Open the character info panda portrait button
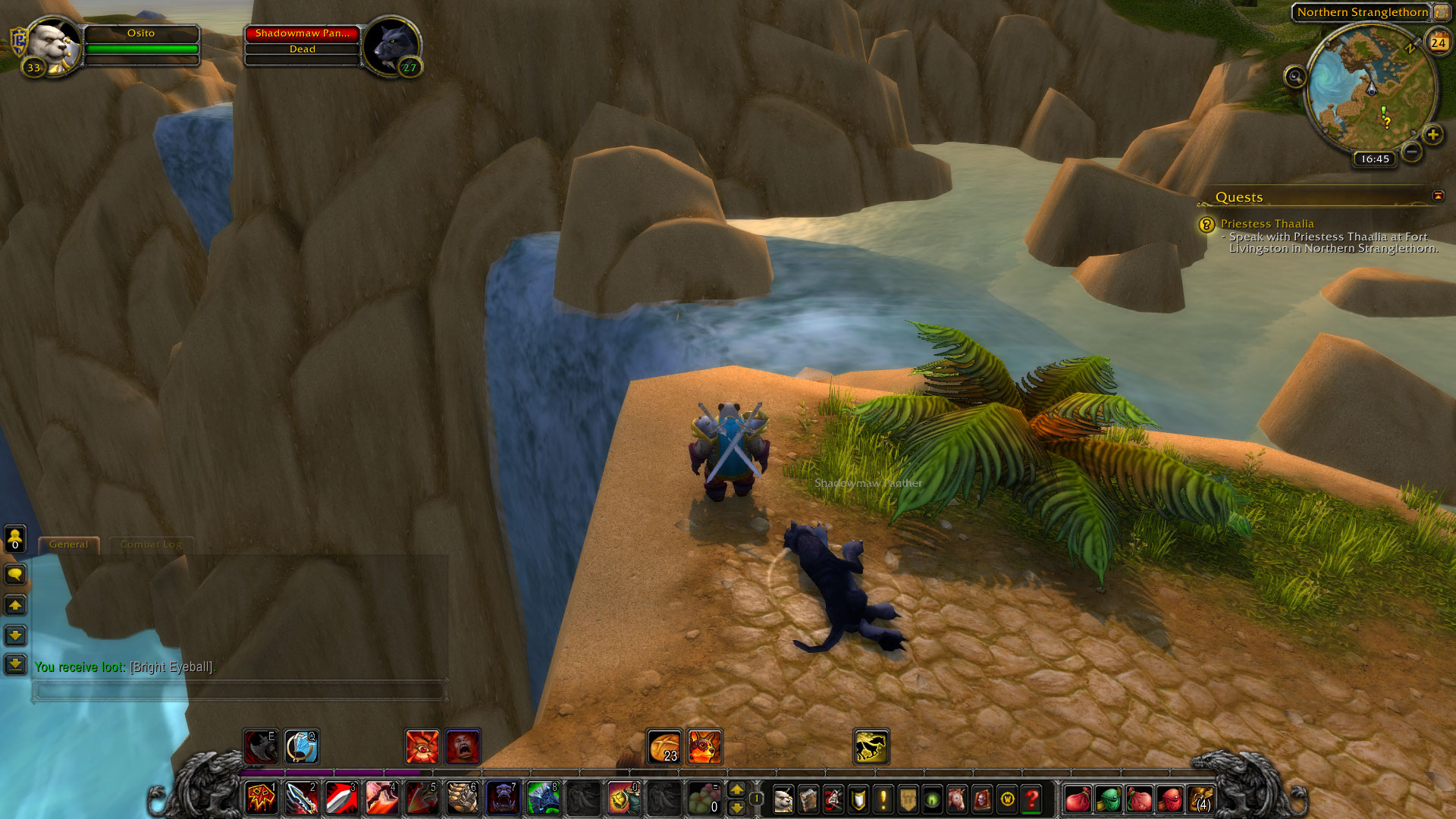1456x819 pixels. [x=783, y=799]
